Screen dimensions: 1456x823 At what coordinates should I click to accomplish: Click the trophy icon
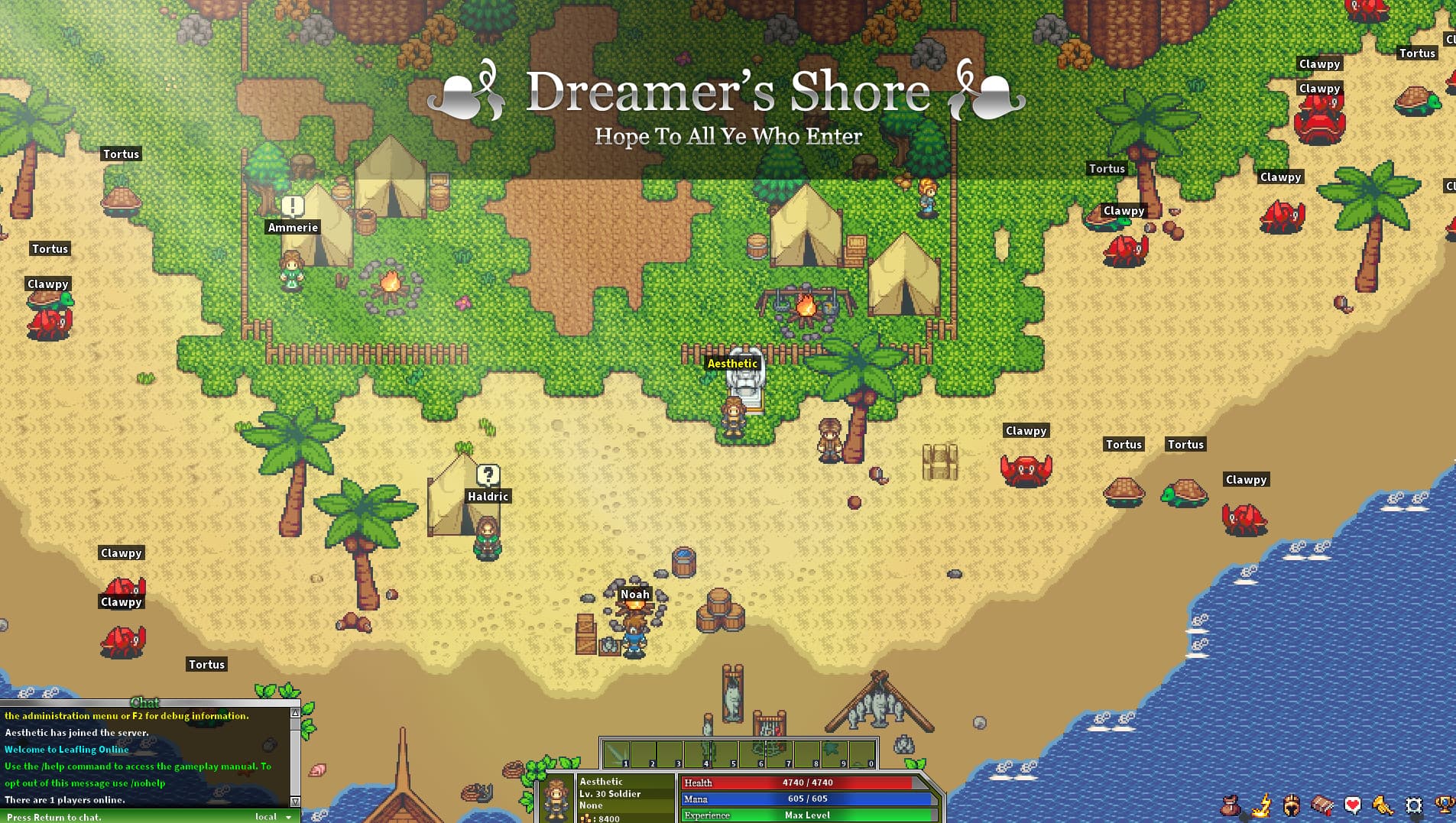point(1445,805)
